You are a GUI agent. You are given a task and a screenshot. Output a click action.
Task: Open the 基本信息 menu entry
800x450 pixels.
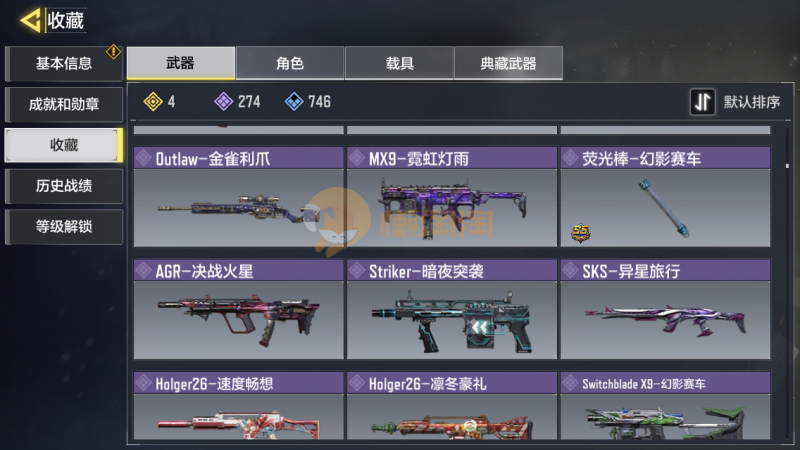(64, 64)
